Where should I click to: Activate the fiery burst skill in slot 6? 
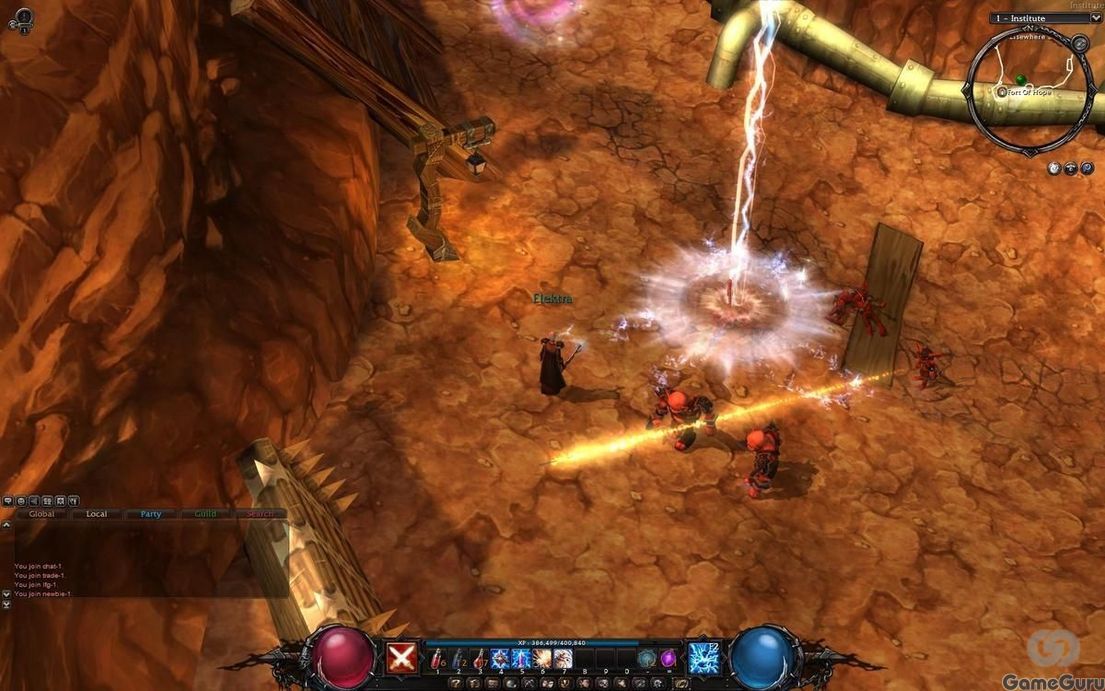point(542,658)
